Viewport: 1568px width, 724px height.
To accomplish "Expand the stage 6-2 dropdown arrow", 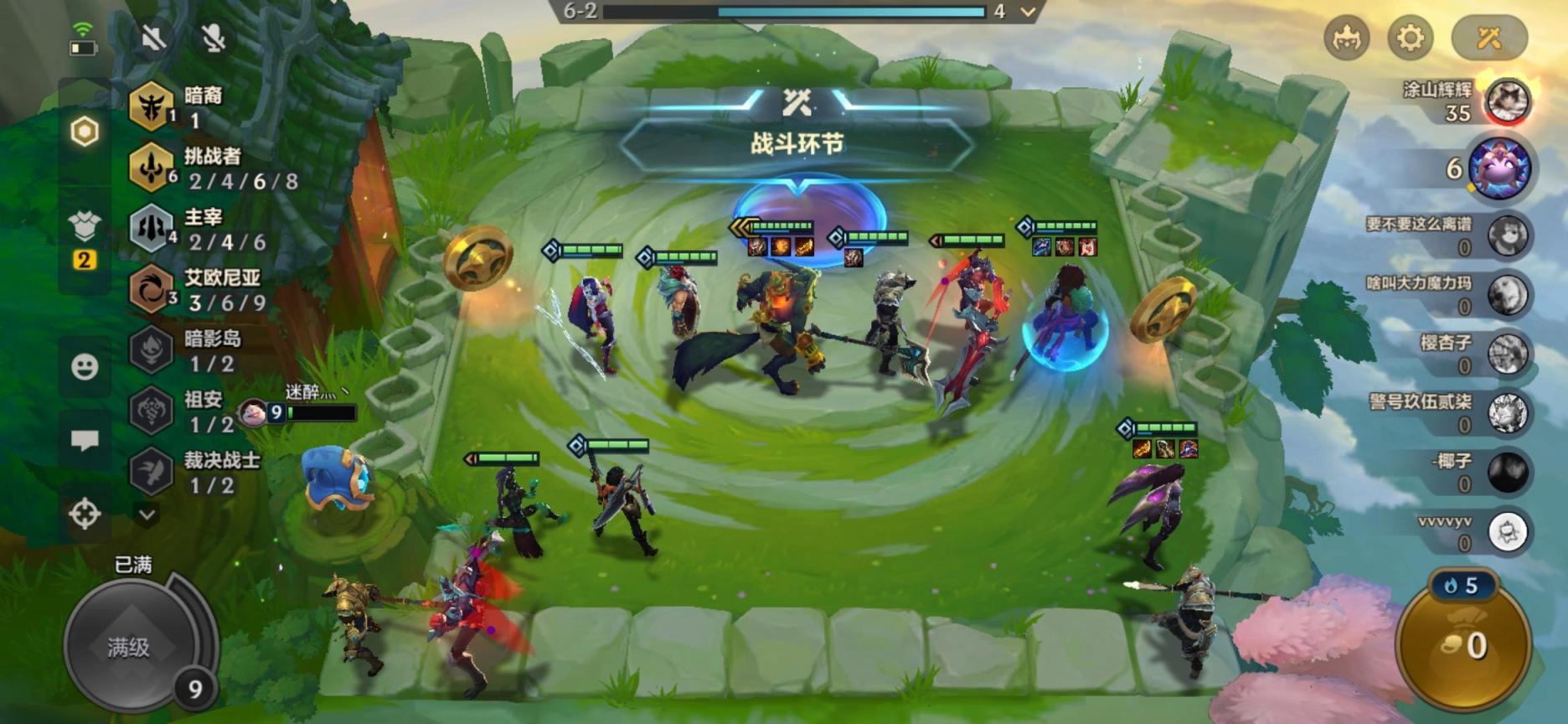I will click(x=1029, y=12).
